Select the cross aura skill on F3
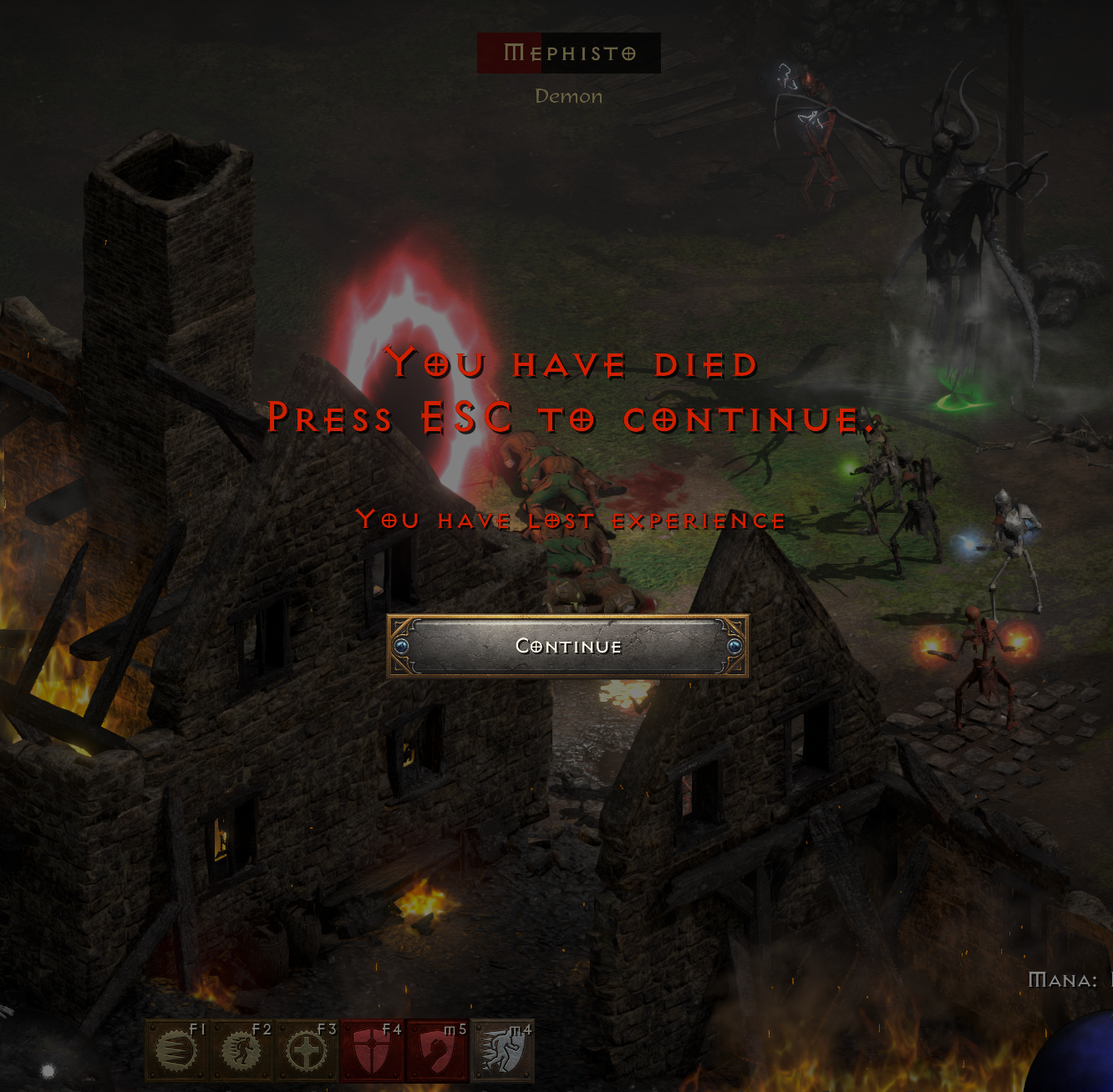Viewport: 1113px width, 1092px height. click(305, 1049)
